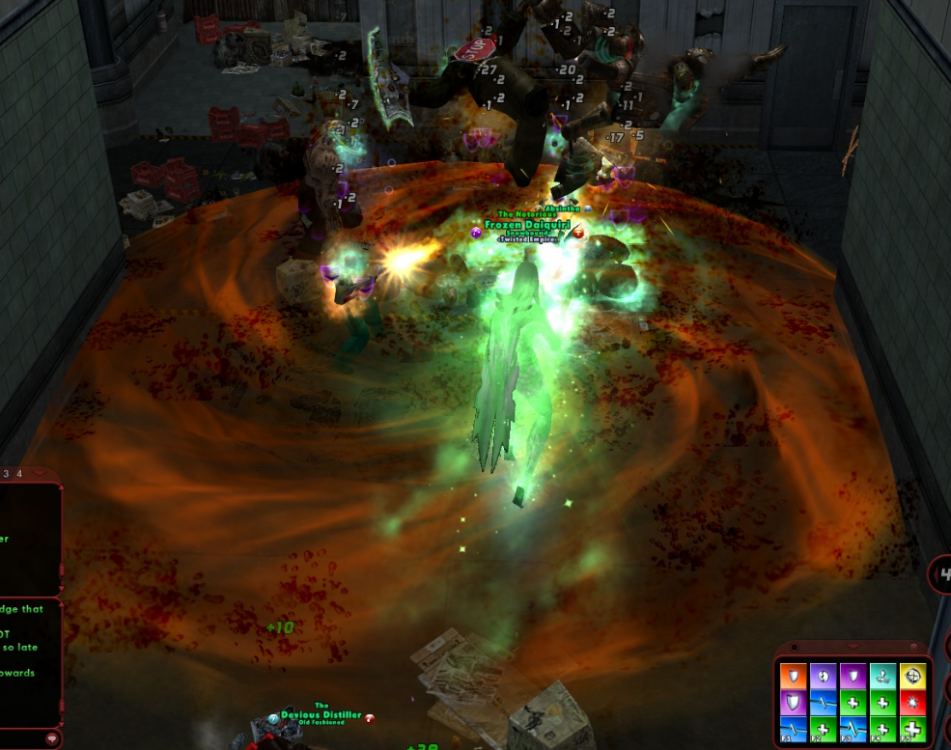
Task: Use the F4 green cross power
Action: click(882, 729)
